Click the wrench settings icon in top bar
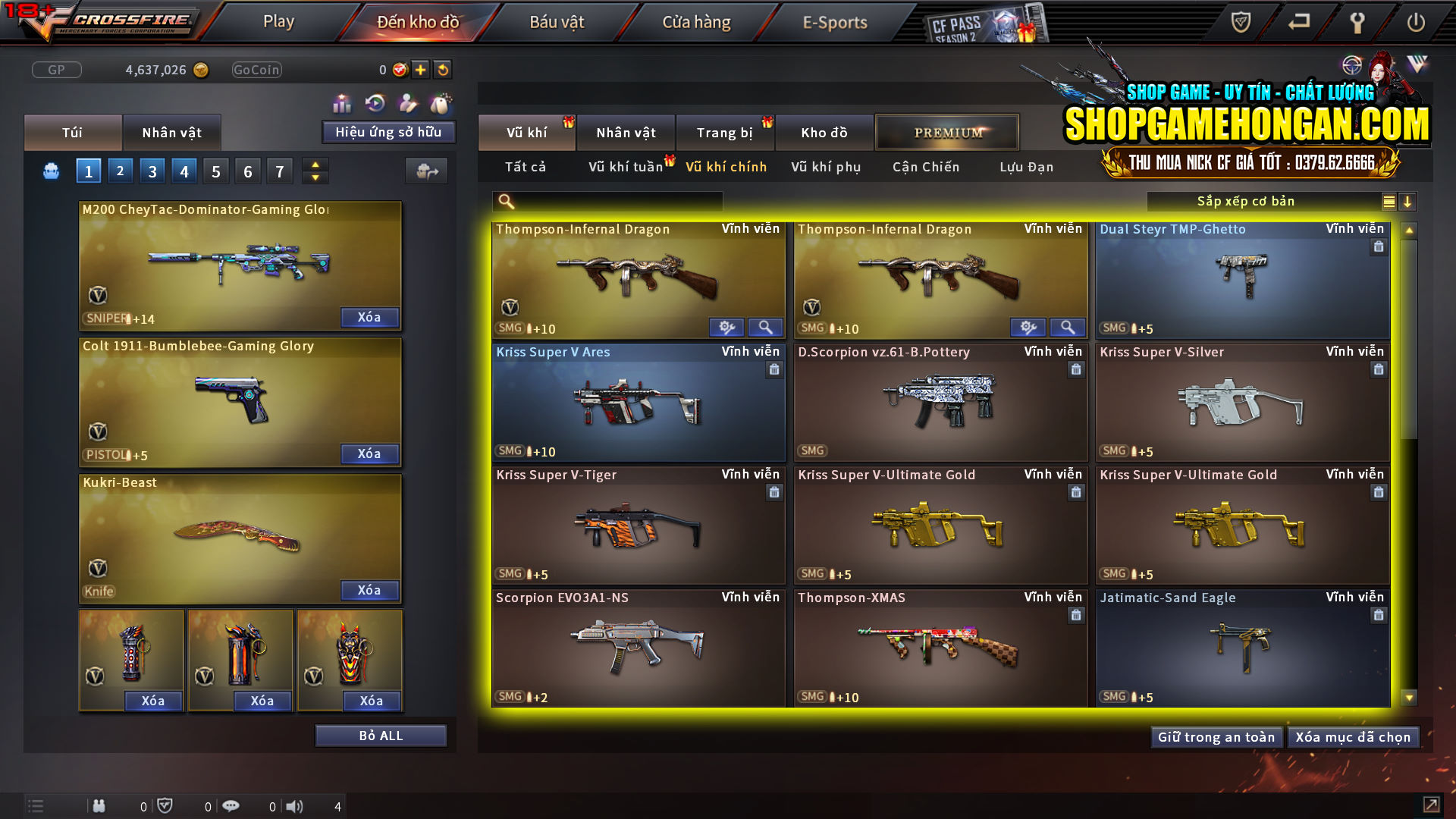1456x819 pixels. (x=1357, y=22)
